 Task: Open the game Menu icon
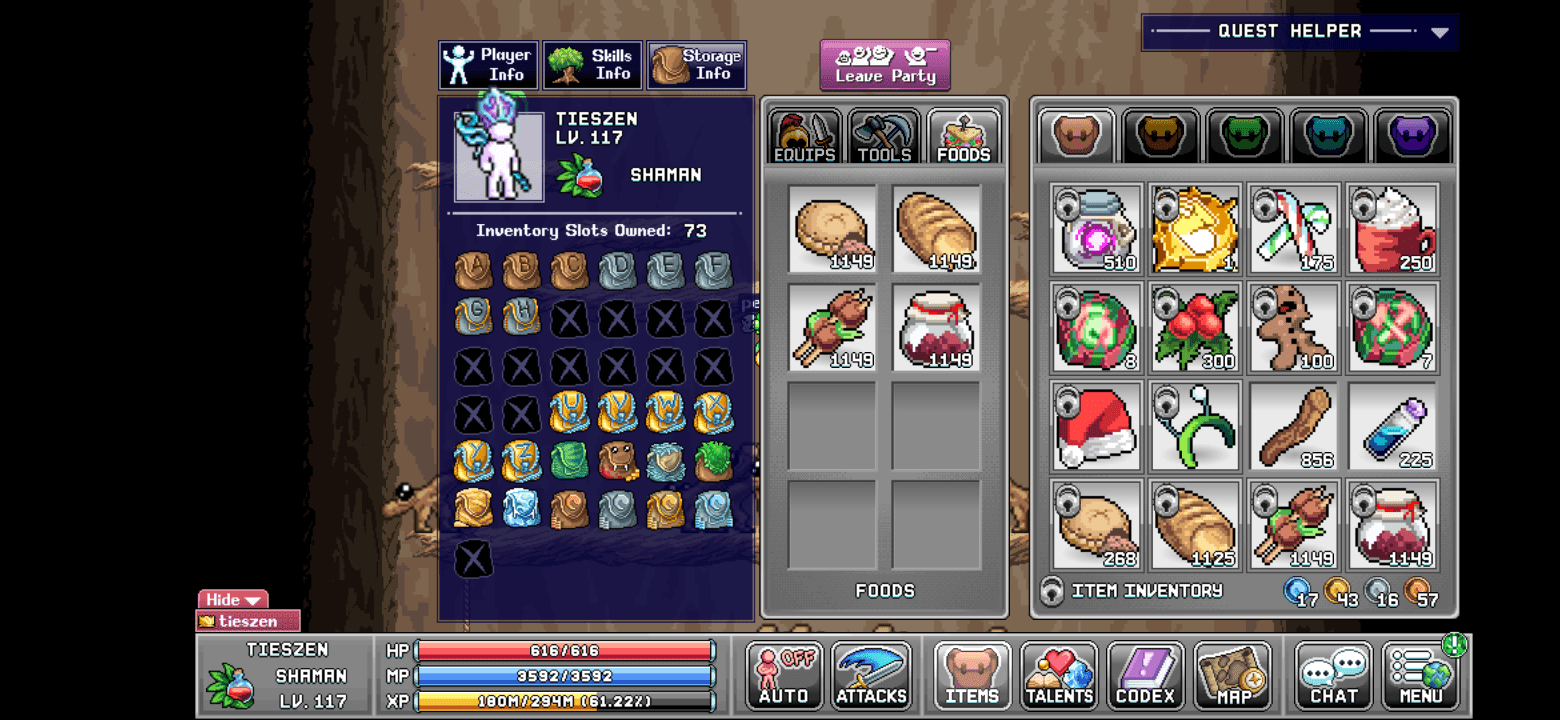[x=1420, y=675]
